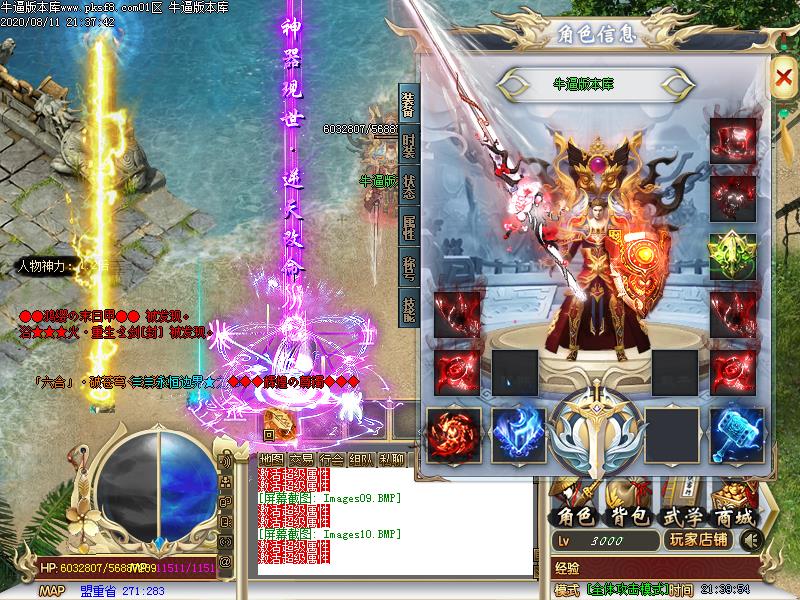Switch chat to the 行会 guild tab

click(x=331, y=459)
